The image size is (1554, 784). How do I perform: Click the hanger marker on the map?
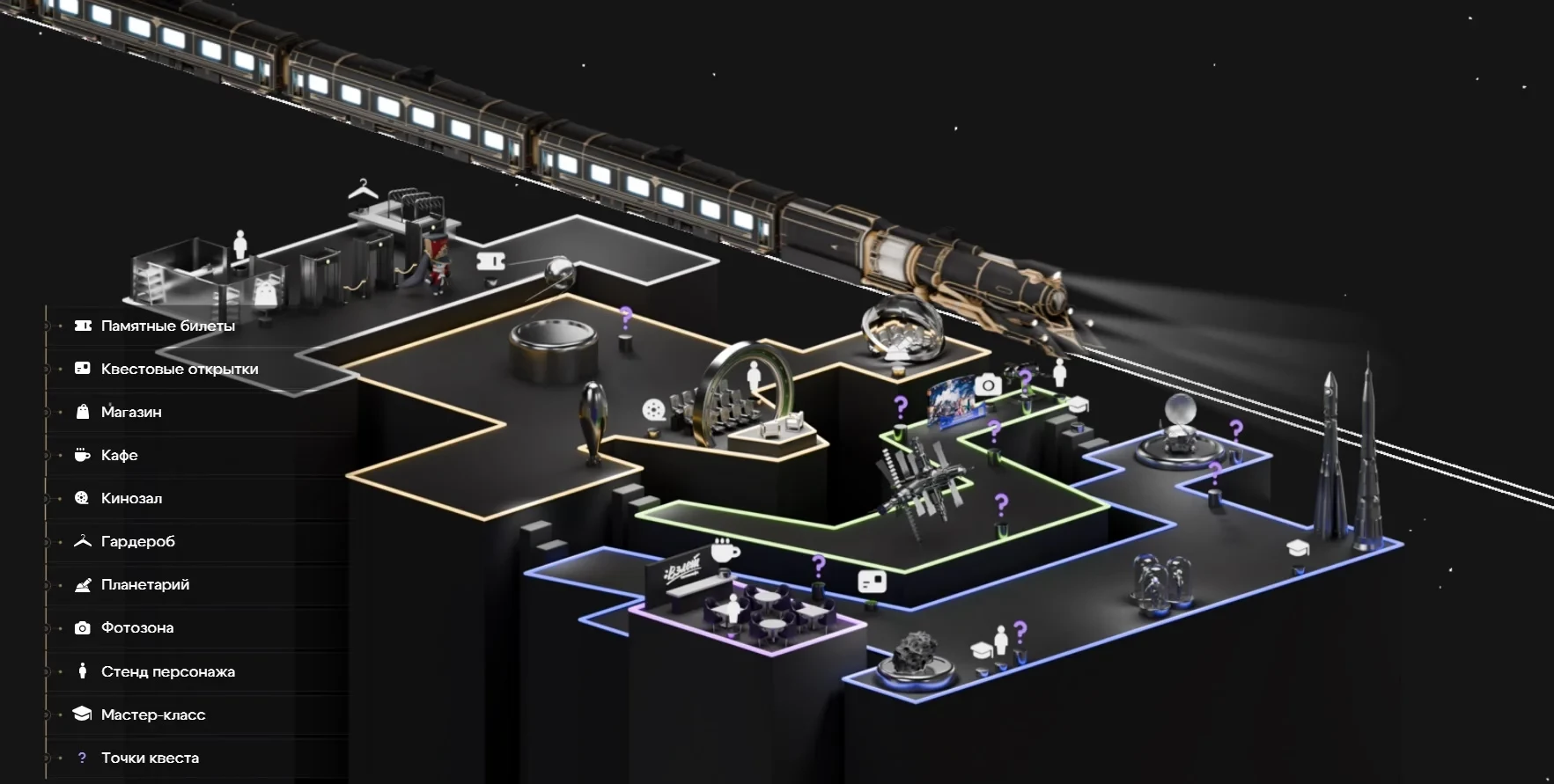click(x=362, y=189)
